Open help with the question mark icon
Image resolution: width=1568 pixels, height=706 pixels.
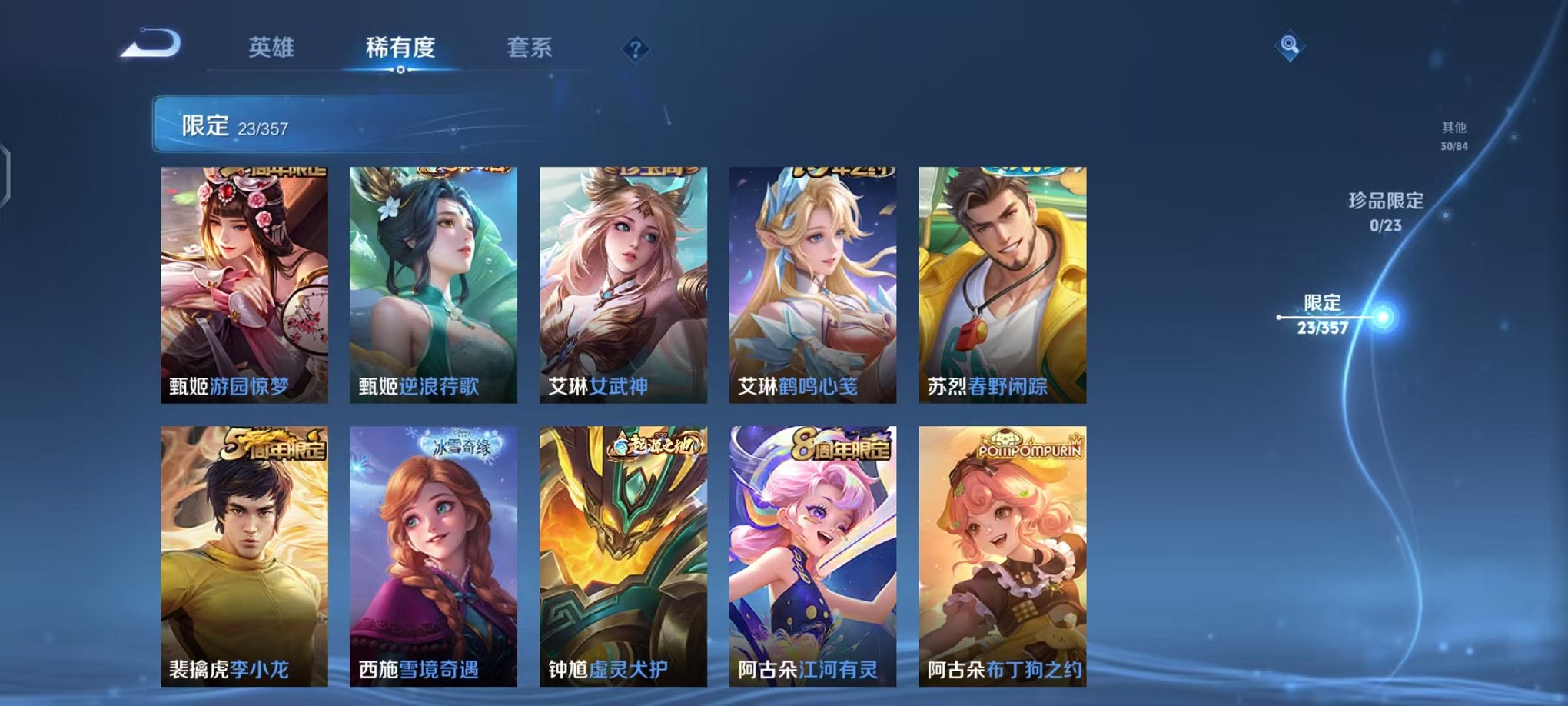tap(635, 51)
